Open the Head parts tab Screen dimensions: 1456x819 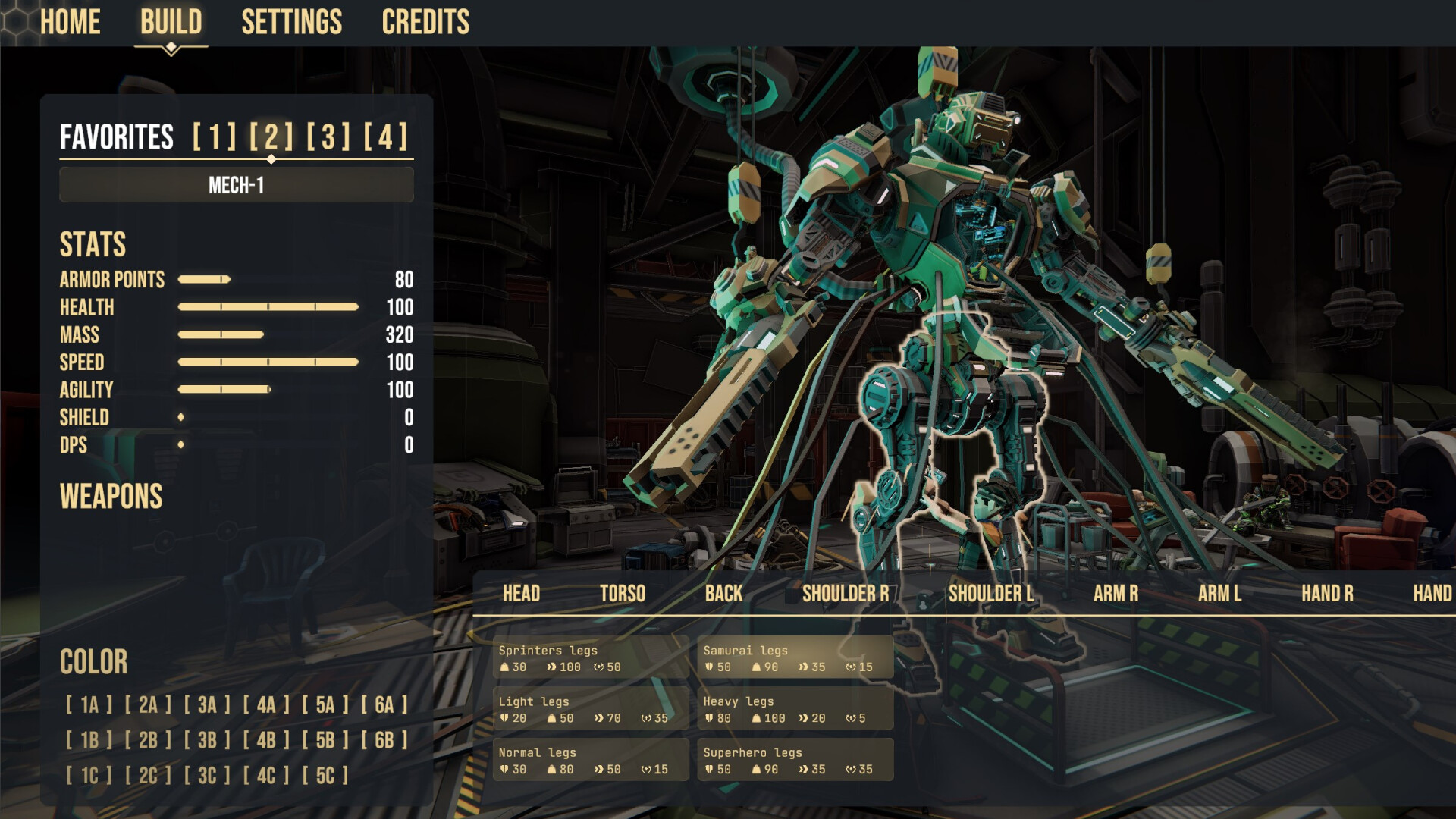pyautogui.click(x=521, y=594)
